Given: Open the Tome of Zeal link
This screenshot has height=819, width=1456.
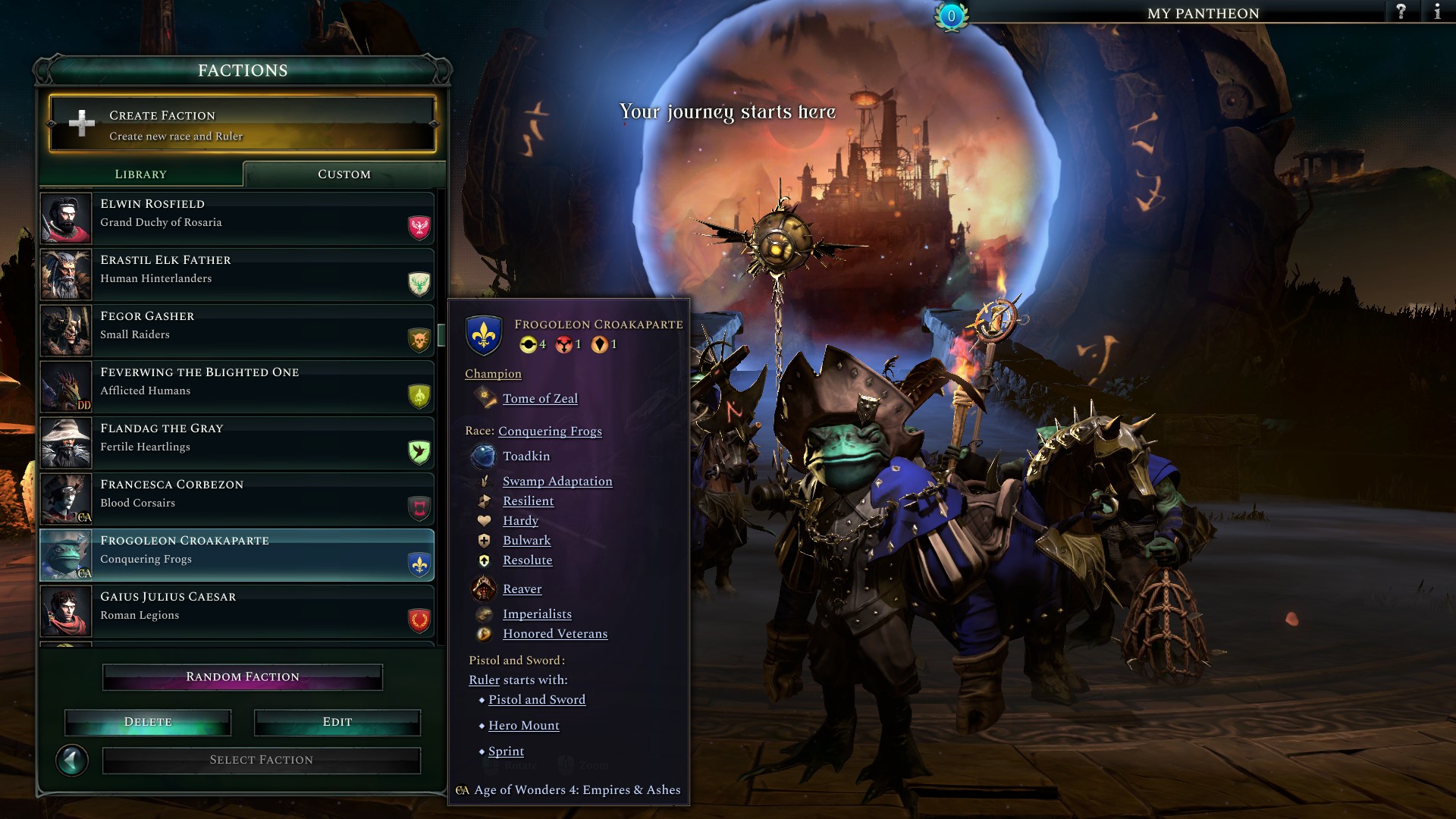Looking at the screenshot, I should tap(539, 398).
